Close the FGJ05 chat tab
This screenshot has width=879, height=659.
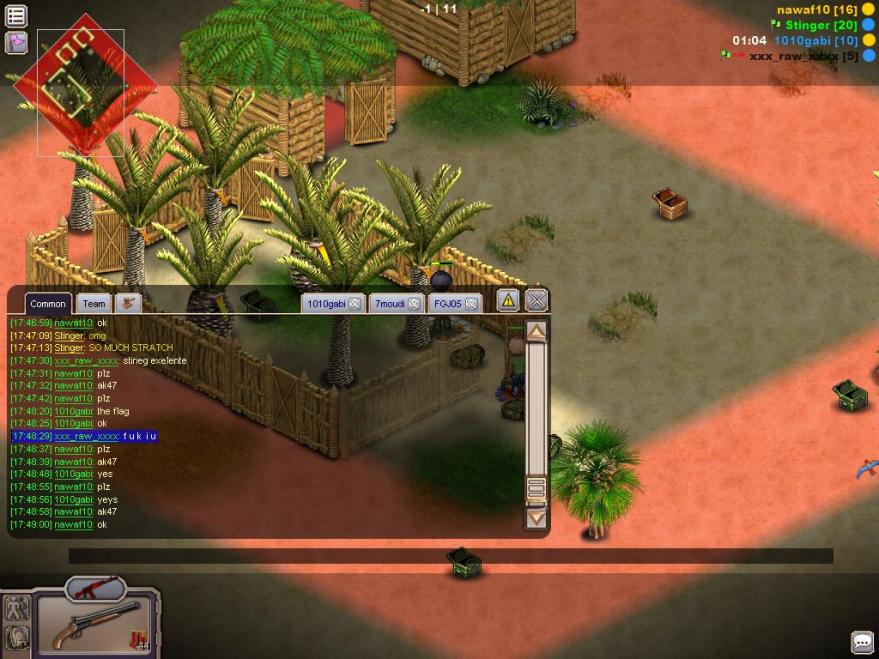[471, 303]
